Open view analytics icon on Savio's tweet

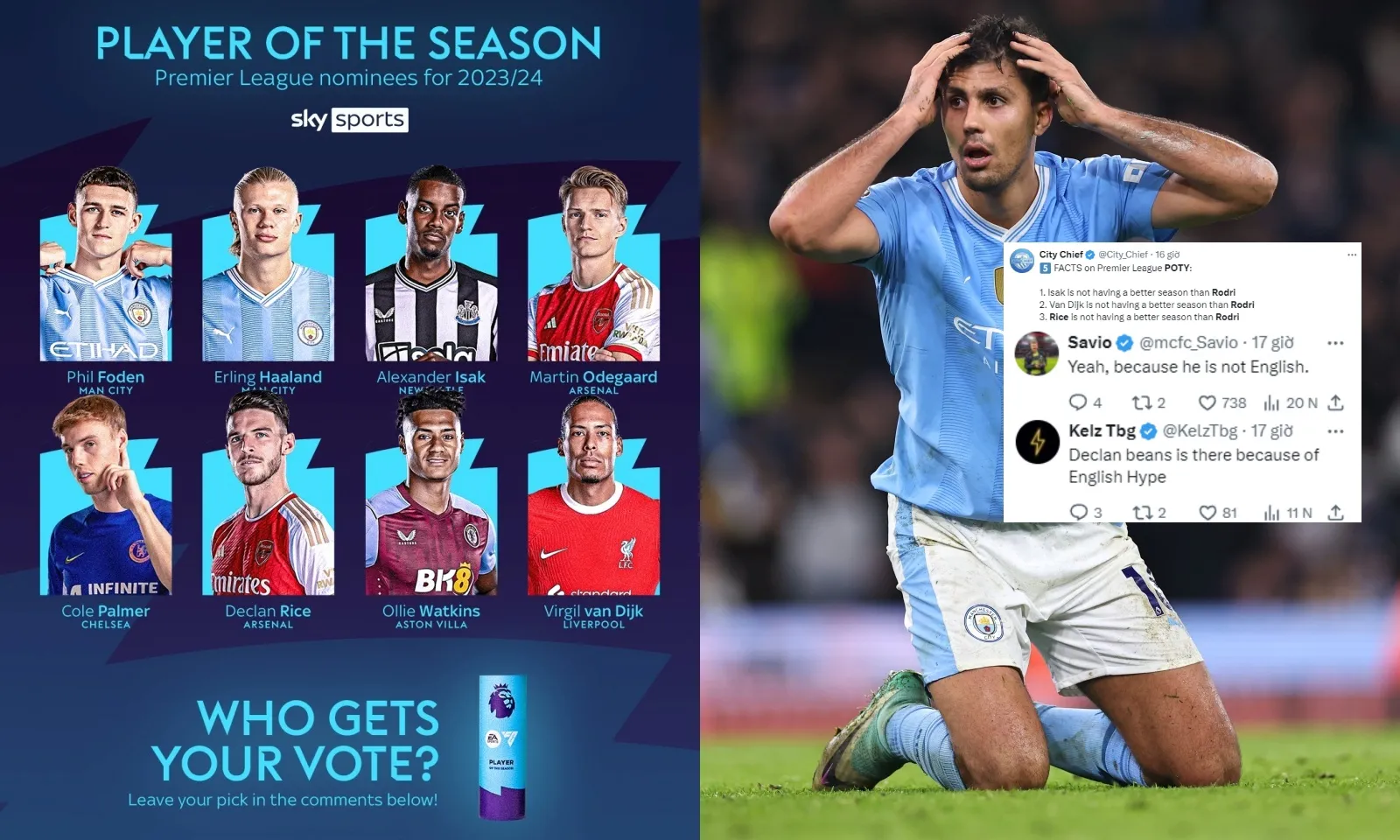point(1273,402)
